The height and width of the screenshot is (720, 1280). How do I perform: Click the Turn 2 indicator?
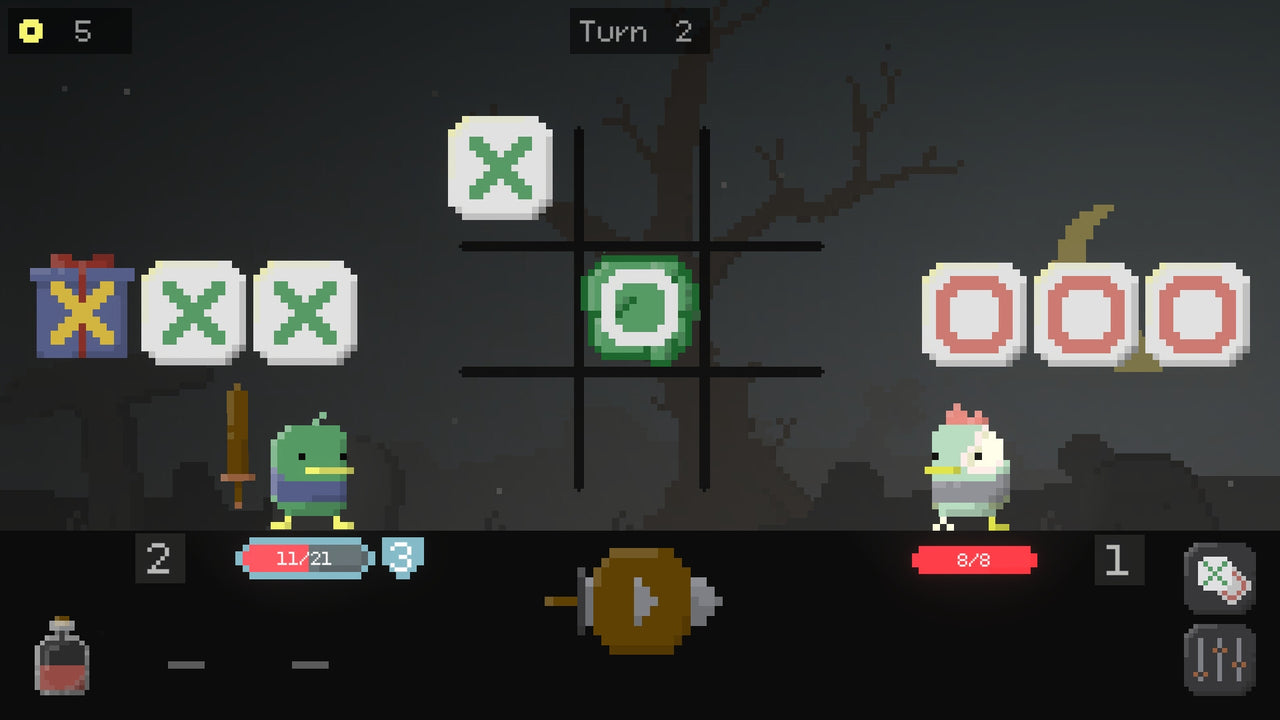[639, 31]
